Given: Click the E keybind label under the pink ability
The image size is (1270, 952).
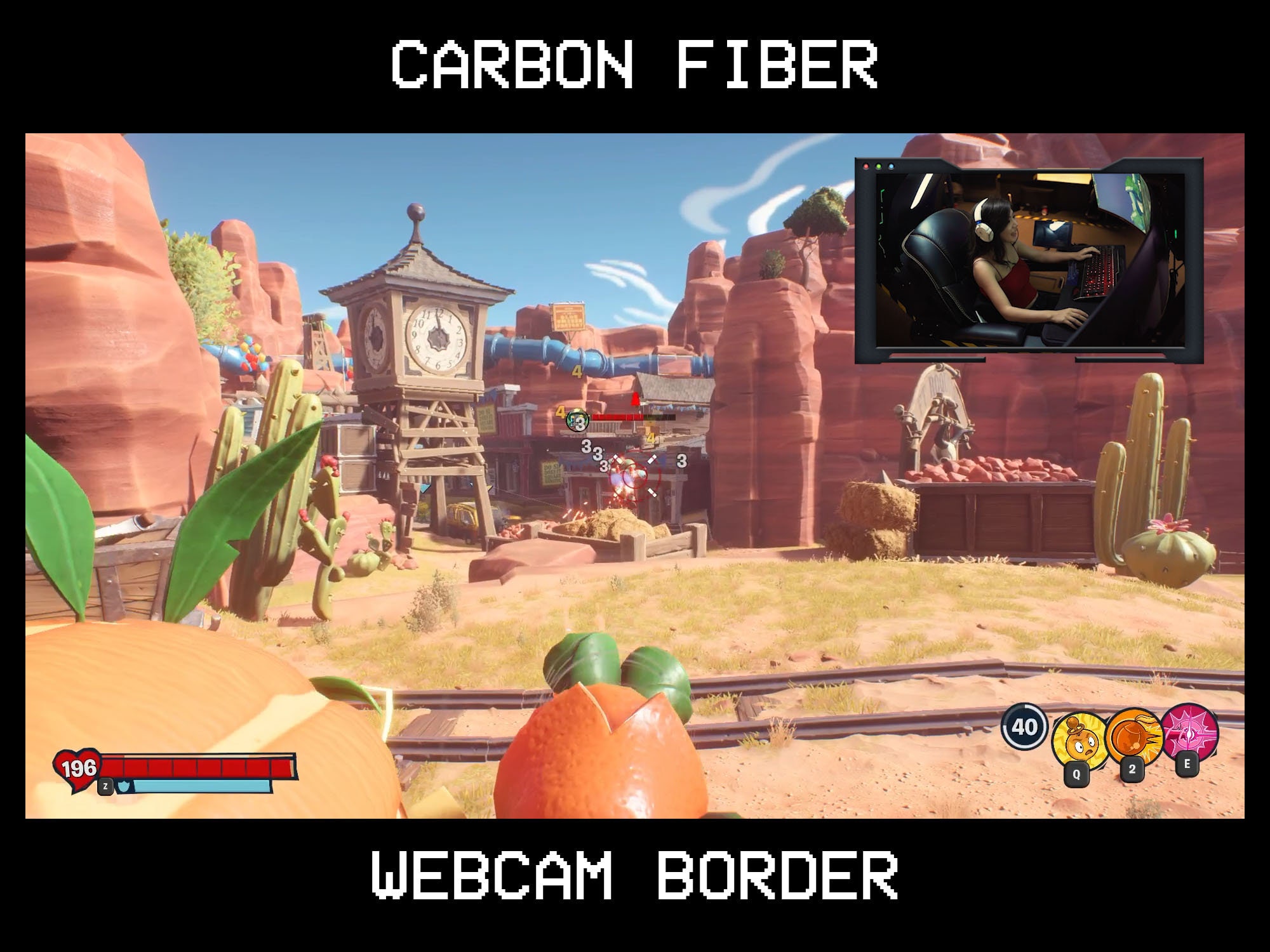Looking at the screenshot, I should tap(1187, 763).
